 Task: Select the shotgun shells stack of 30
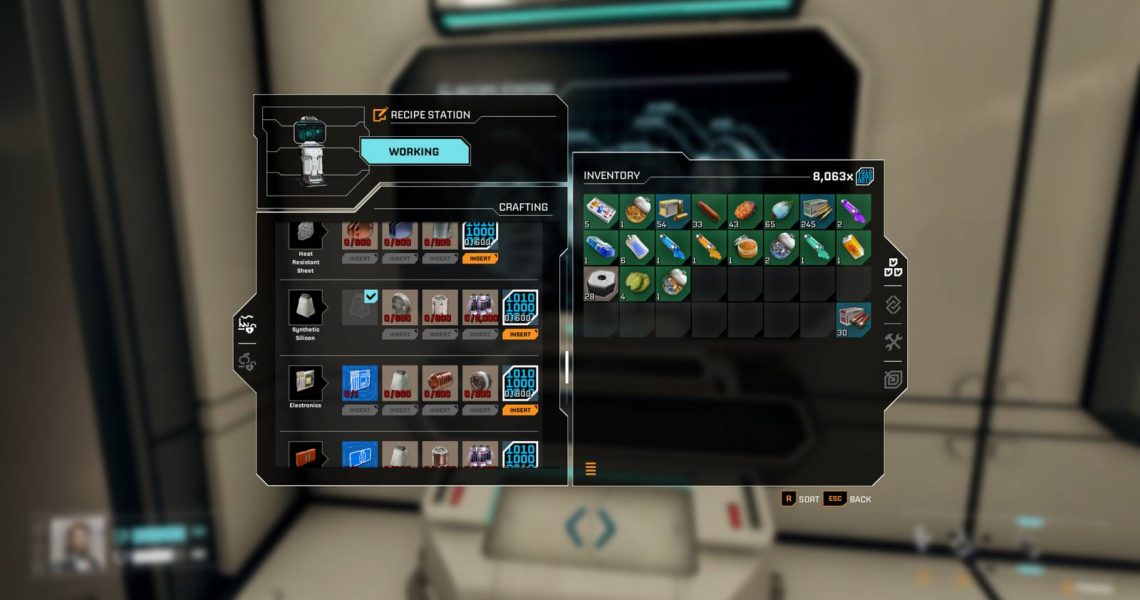pos(853,319)
